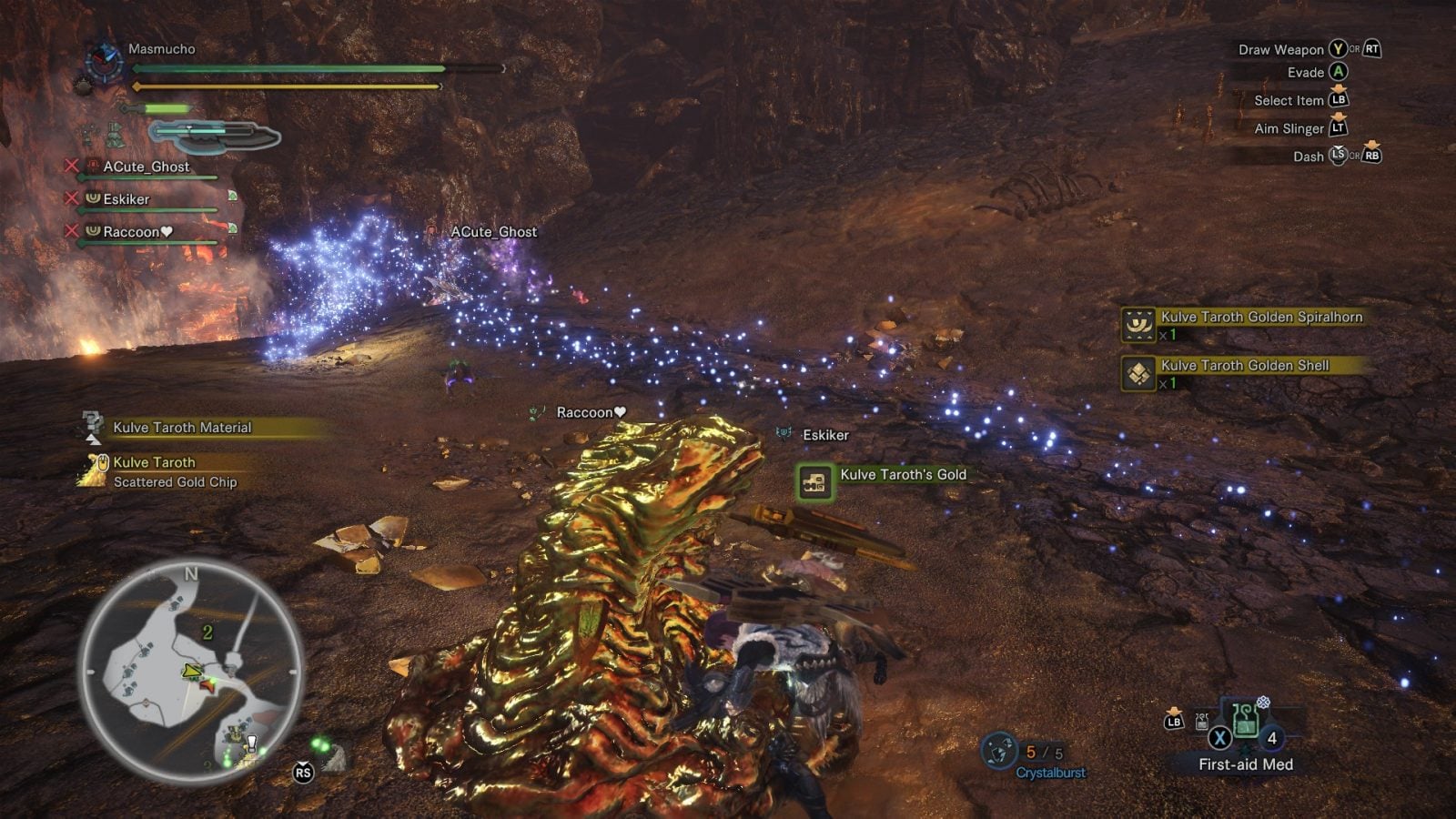1456x819 pixels.
Task: Expand the item bar via the LB icon
Action: click(1173, 723)
